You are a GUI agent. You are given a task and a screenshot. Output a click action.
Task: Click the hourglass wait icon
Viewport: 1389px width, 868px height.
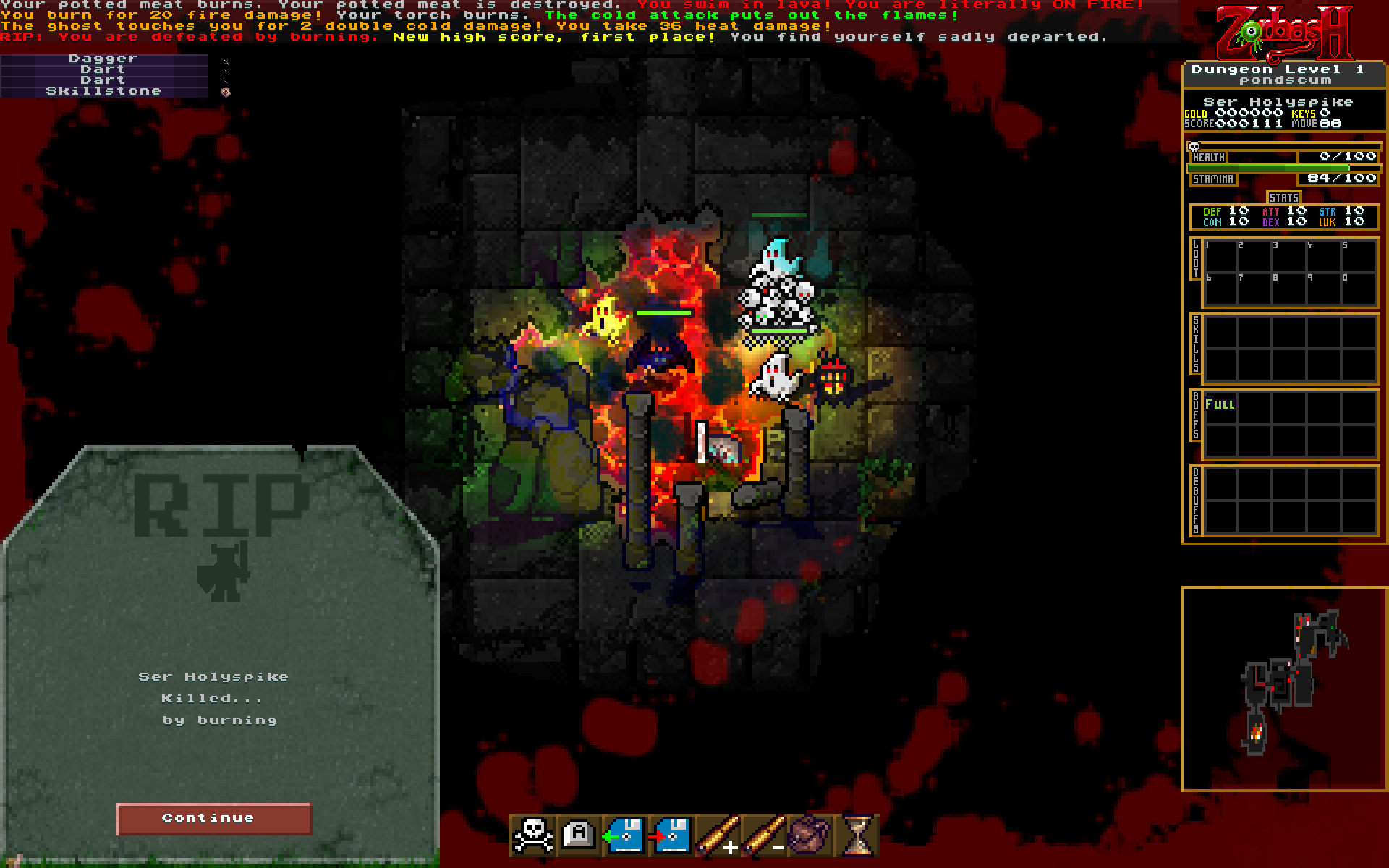point(857,836)
